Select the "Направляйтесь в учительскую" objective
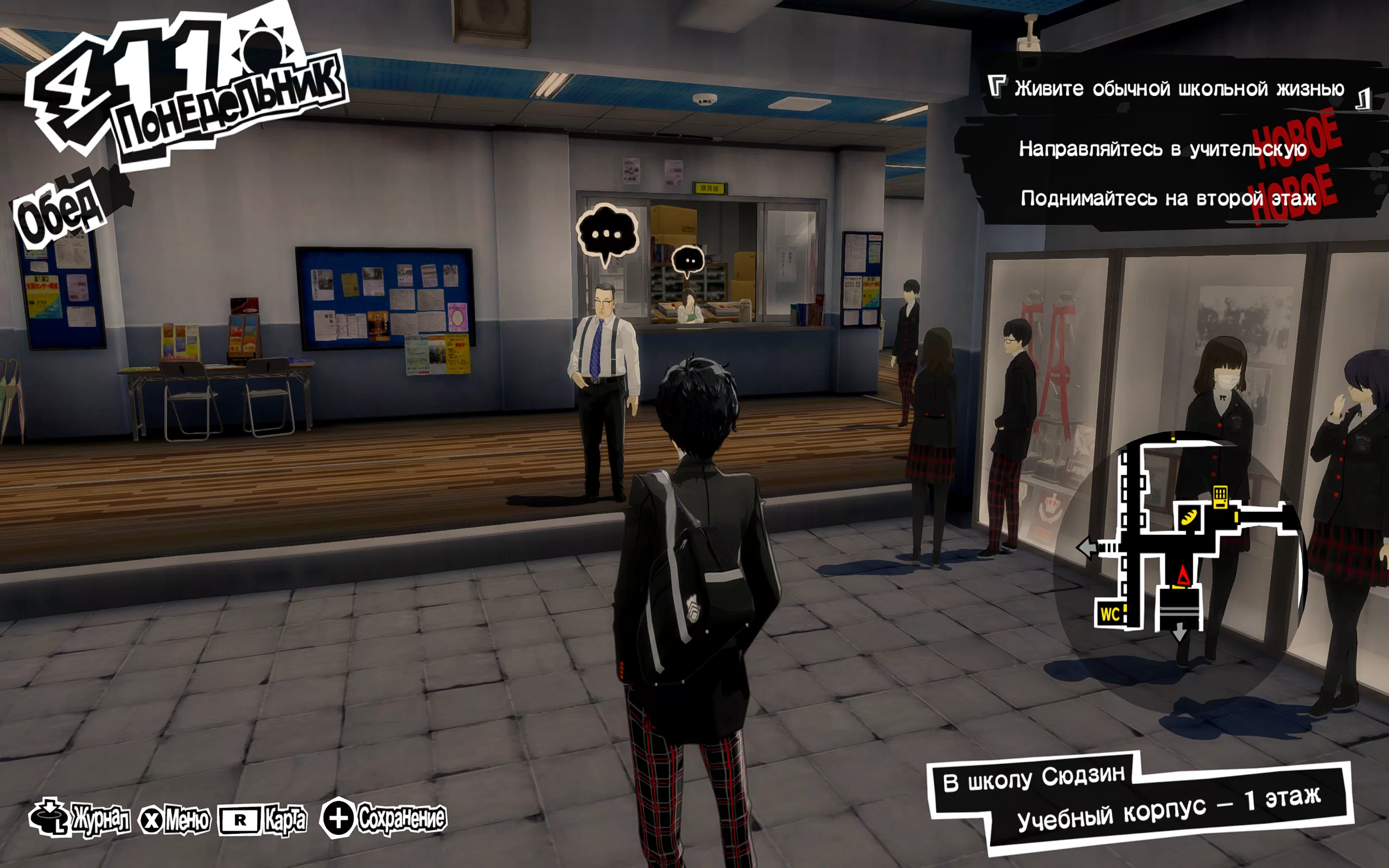1389x868 pixels. click(1162, 149)
